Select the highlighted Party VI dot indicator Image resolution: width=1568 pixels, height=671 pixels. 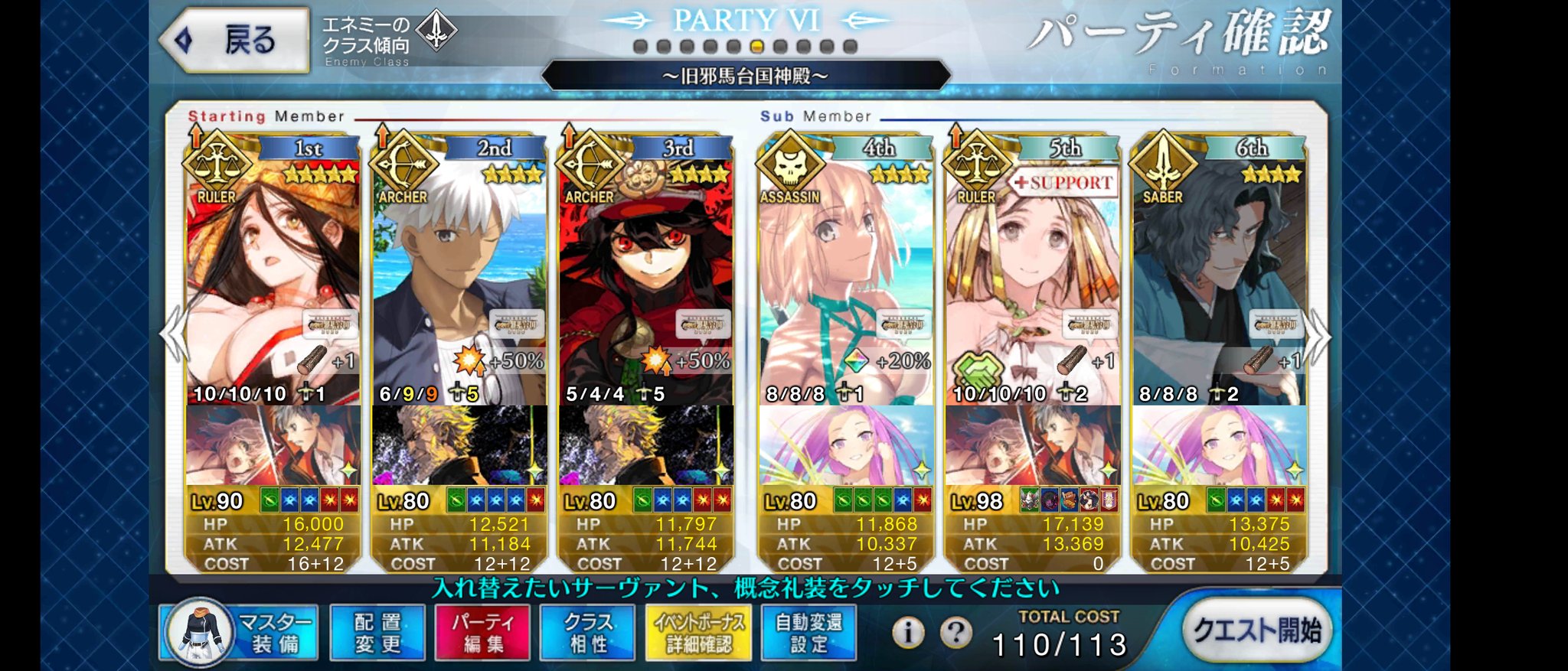tap(756, 47)
